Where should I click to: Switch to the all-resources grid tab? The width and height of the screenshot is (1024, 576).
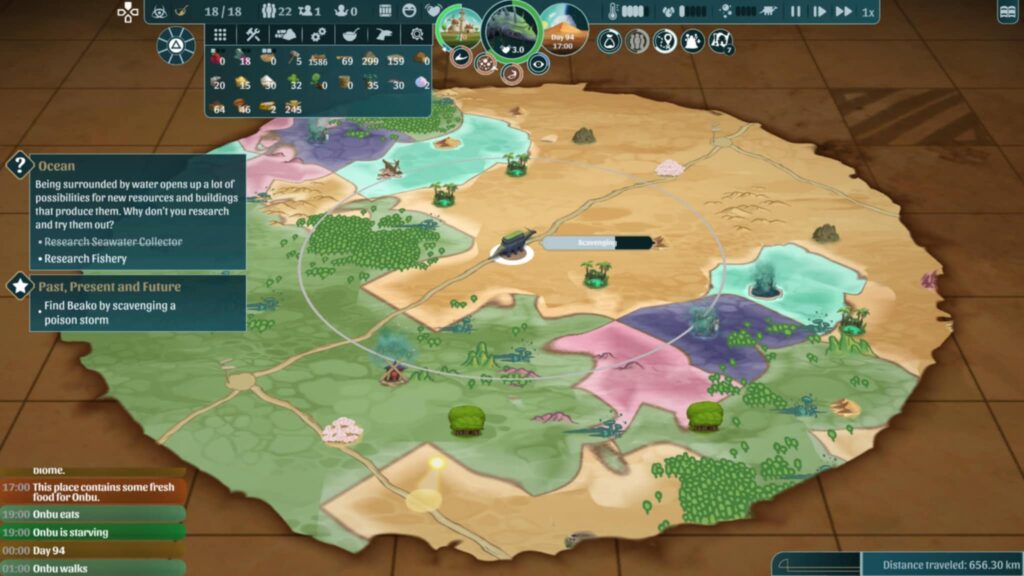click(x=220, y=34)
